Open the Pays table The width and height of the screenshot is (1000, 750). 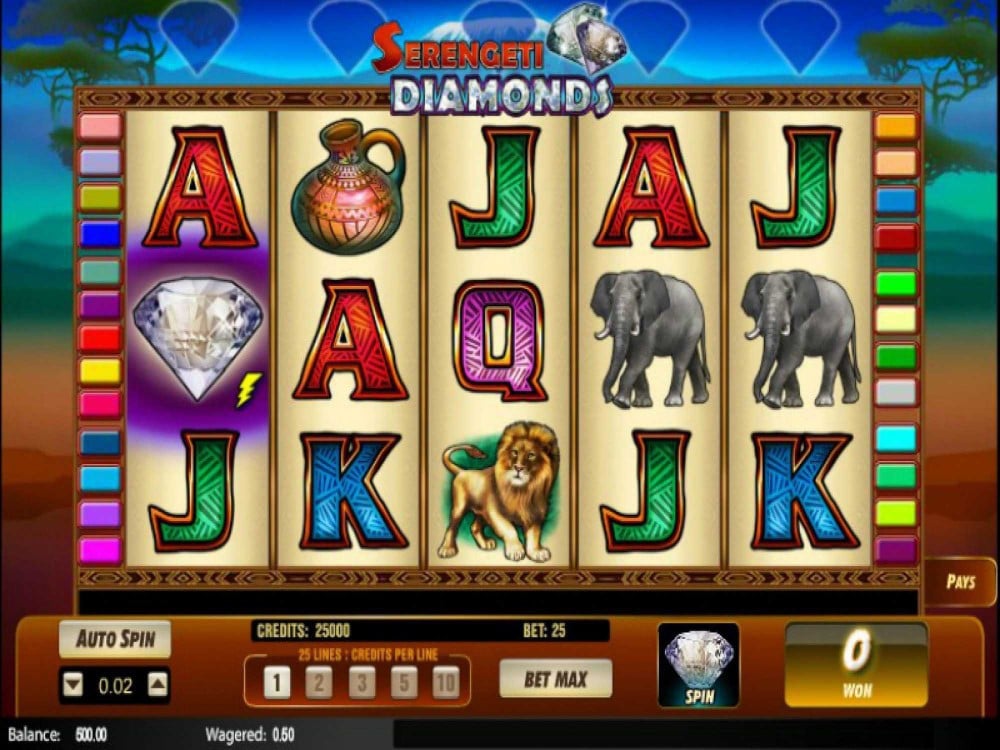960,582
